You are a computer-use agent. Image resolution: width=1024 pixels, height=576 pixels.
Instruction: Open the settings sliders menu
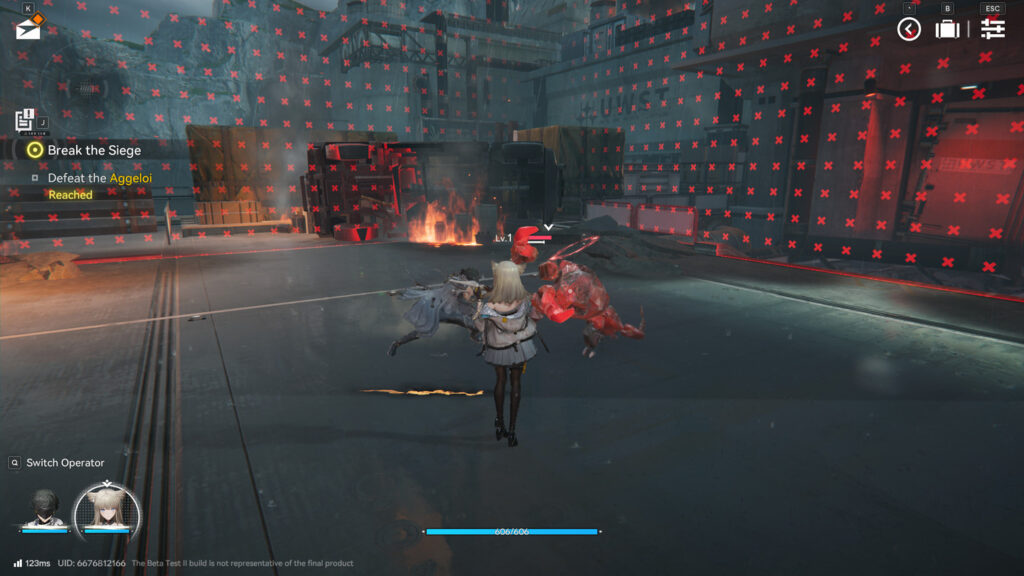pyautogui.click(x=992, y=29)
